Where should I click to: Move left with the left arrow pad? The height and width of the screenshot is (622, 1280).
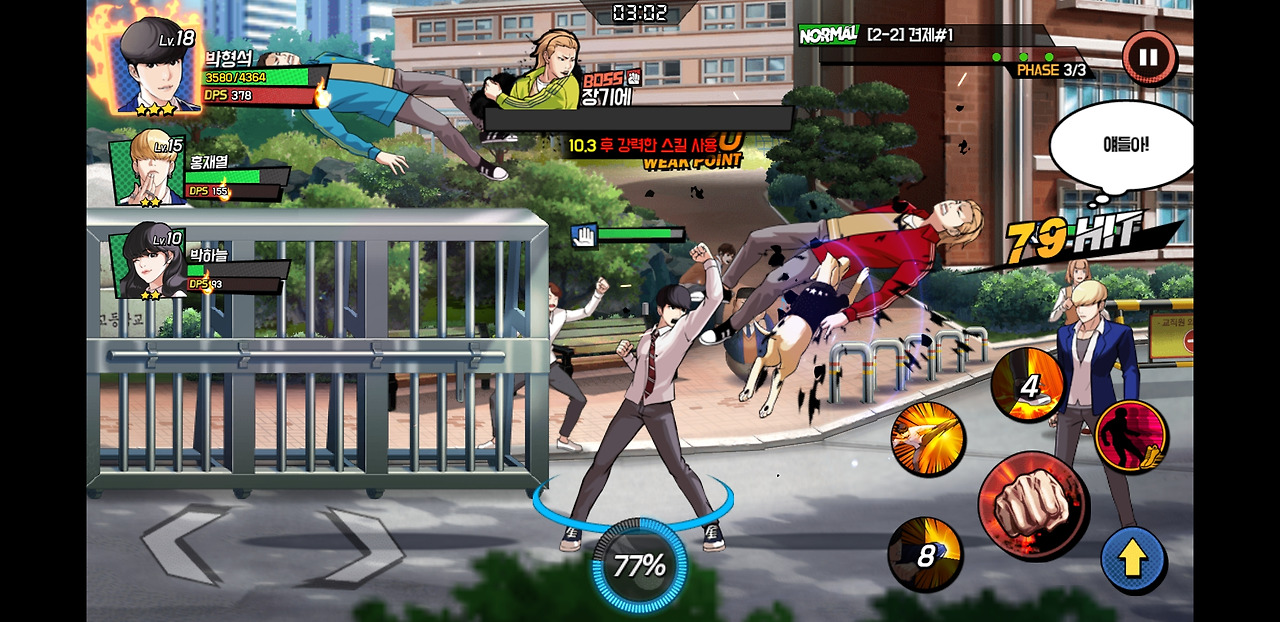coord(188,545)
